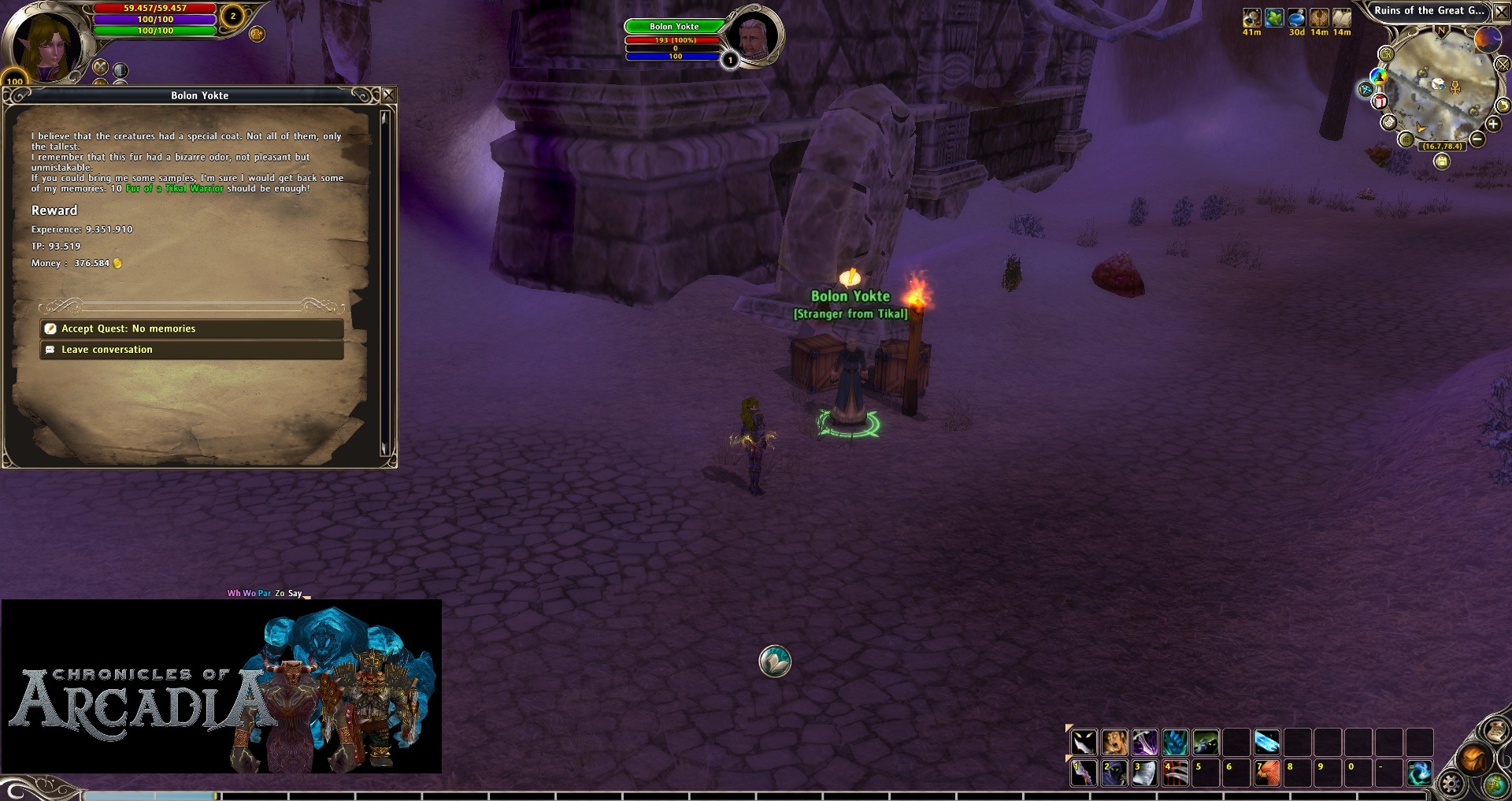This screenshot has height=801, width=1512.
Task: Open the red gift box icon
Action: tap(1380, 102)
